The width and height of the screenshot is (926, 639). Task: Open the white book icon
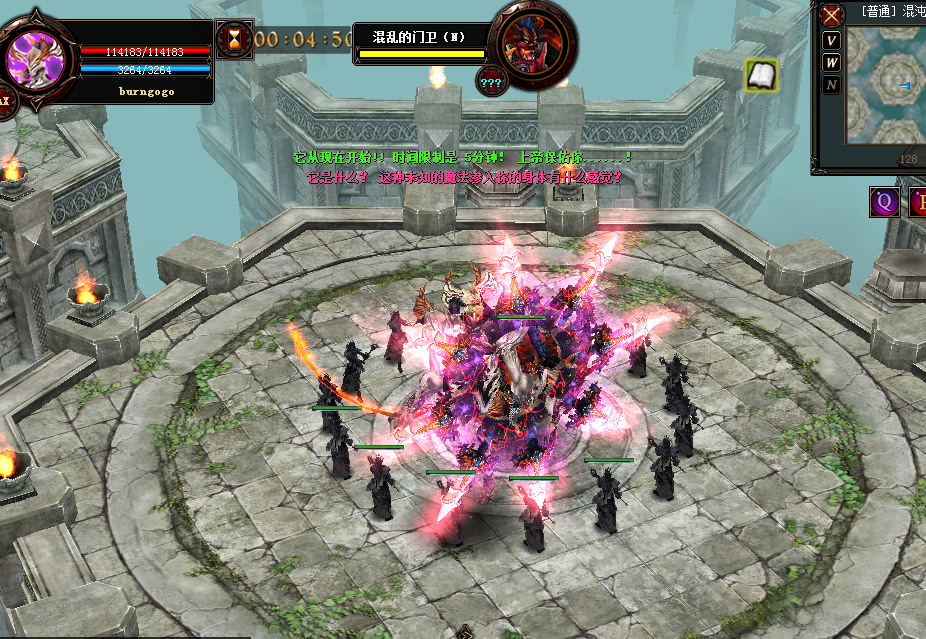tap(762, 75)
